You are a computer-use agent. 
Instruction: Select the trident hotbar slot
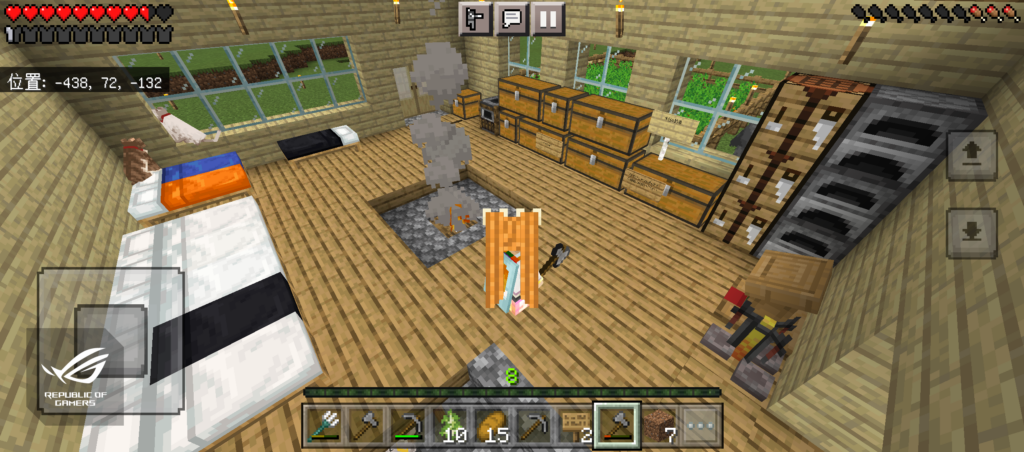pyautogui.click(x=324, y=427)
